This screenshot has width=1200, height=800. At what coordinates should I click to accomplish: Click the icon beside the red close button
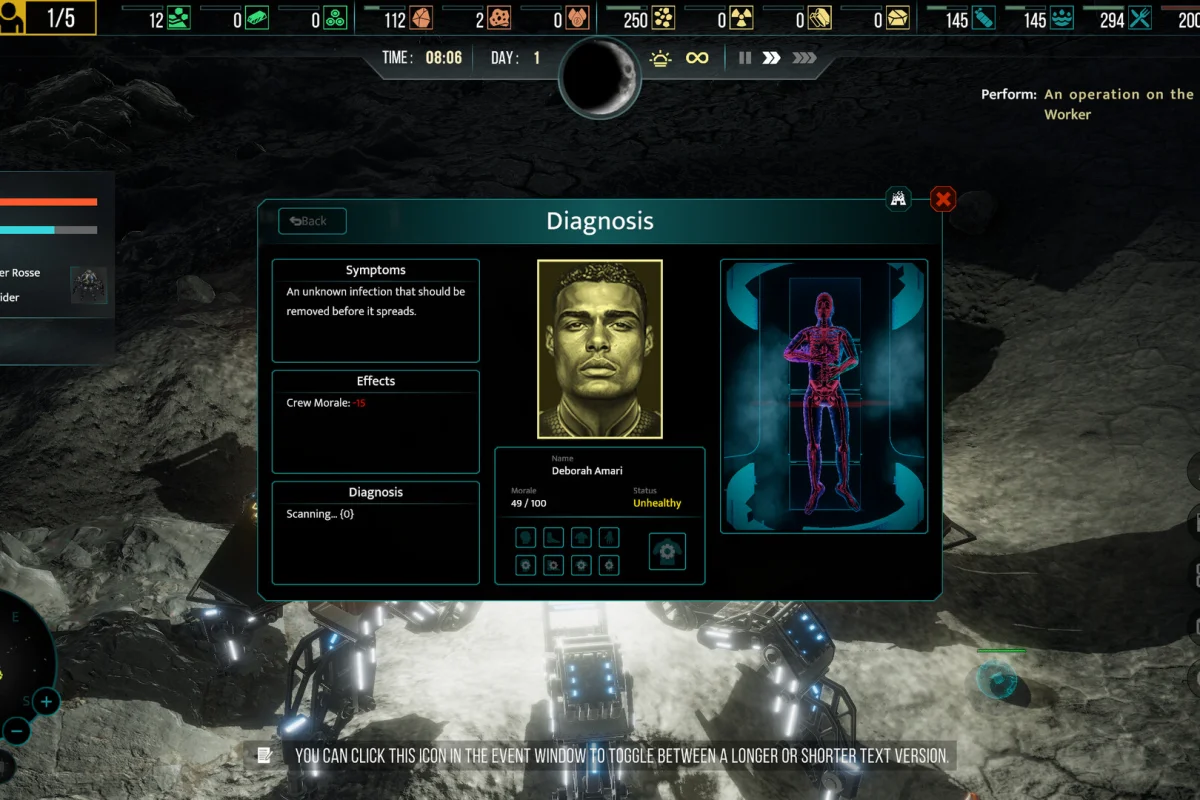click(899, 199)
